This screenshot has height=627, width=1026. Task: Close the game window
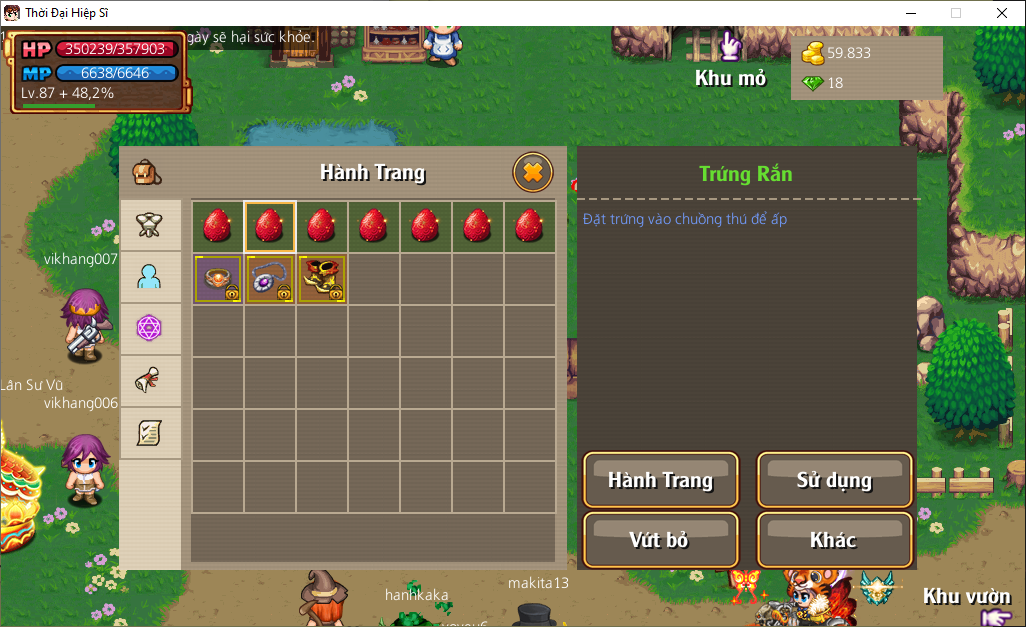point(1001,13)
